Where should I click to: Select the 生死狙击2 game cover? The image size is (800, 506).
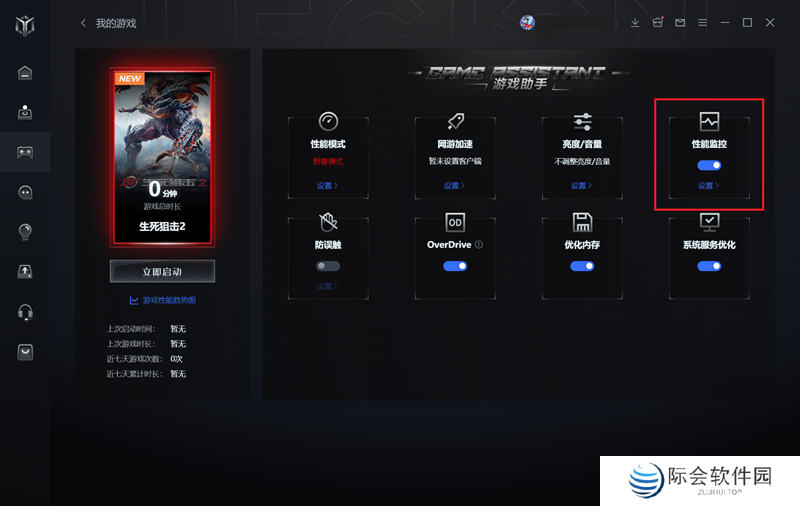click(x=162, y=157)
